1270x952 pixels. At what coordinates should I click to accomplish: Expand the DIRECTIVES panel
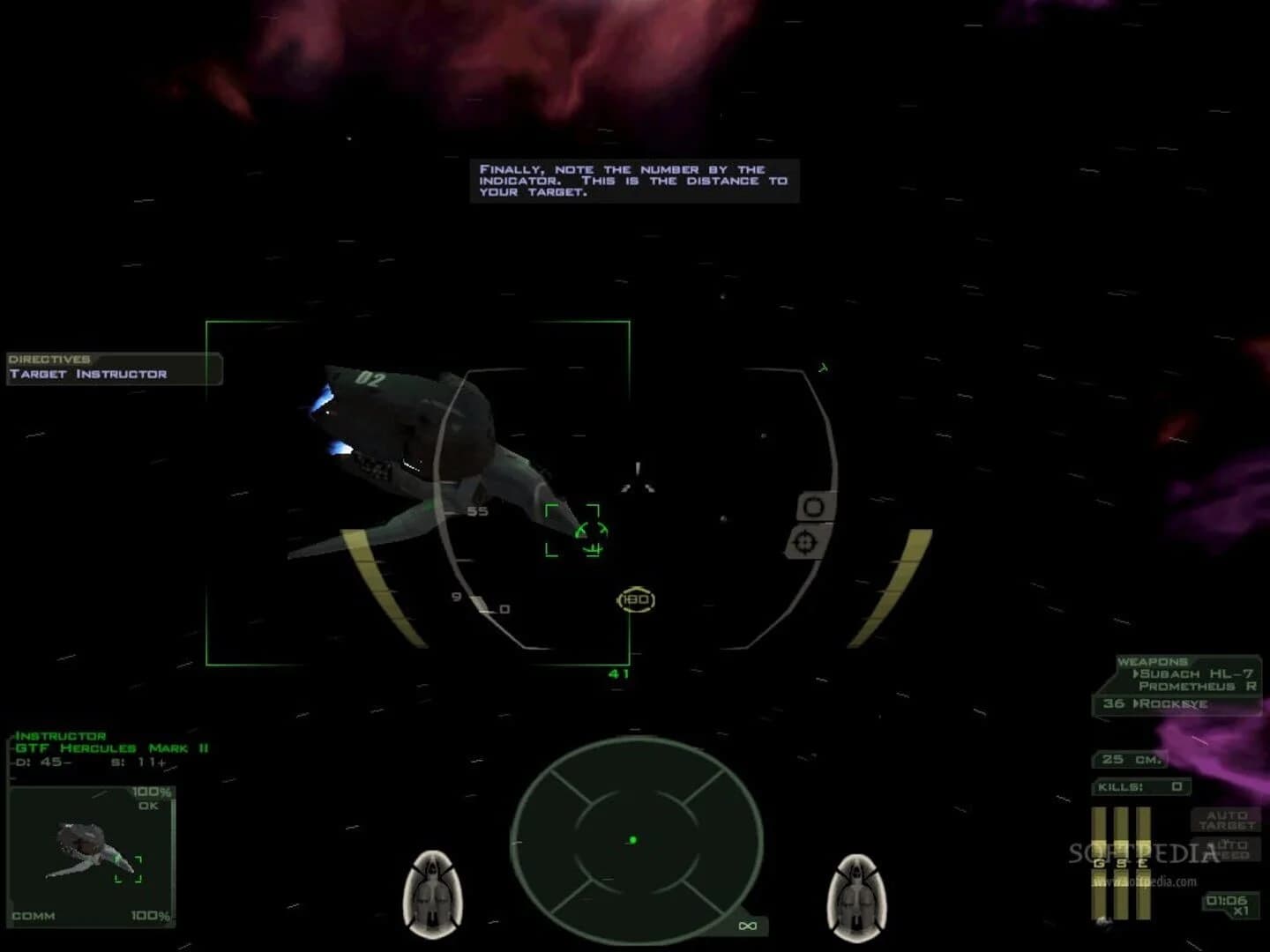click(49, 358)
